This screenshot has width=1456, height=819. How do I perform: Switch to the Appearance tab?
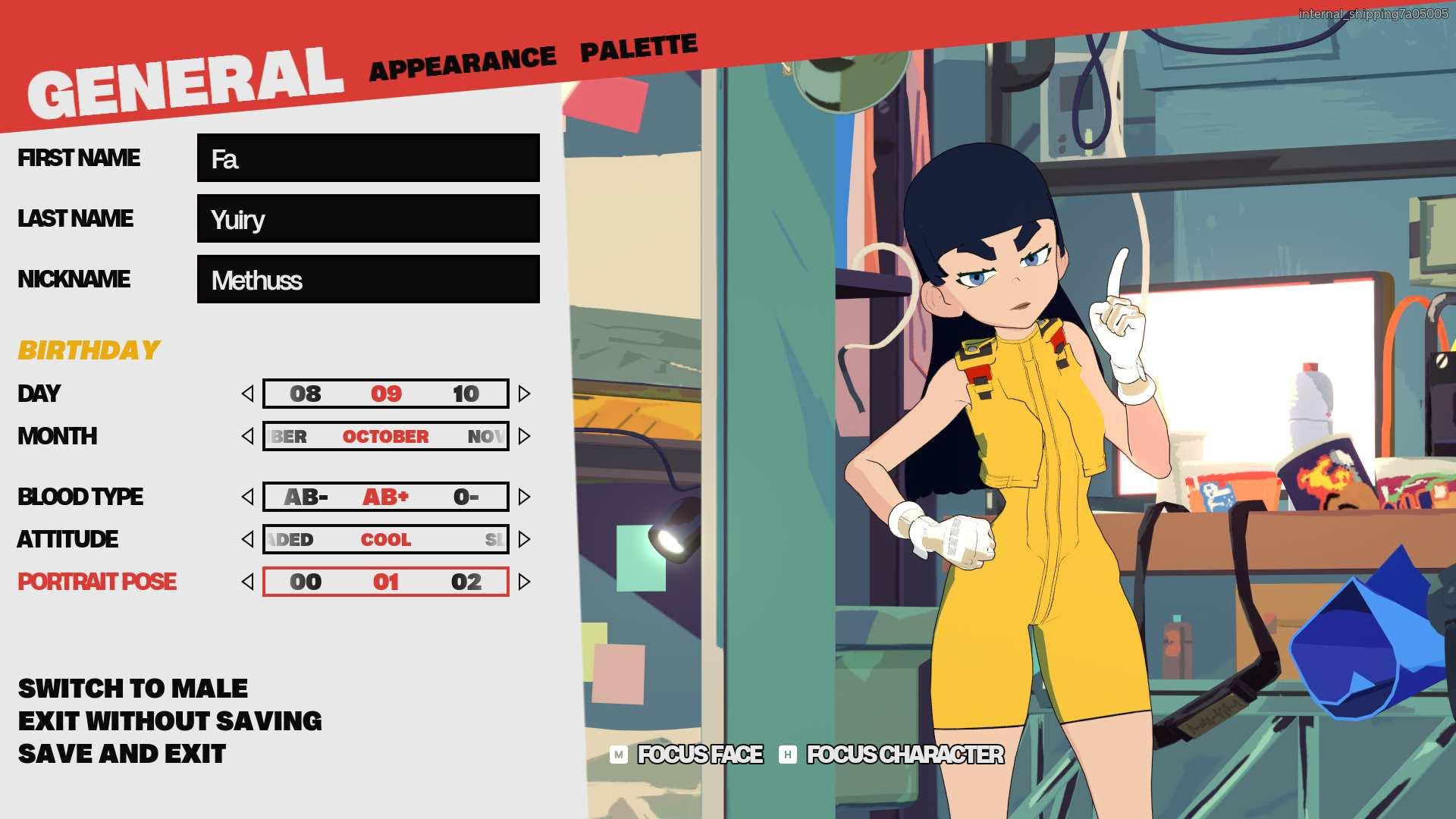click(462, 64)
